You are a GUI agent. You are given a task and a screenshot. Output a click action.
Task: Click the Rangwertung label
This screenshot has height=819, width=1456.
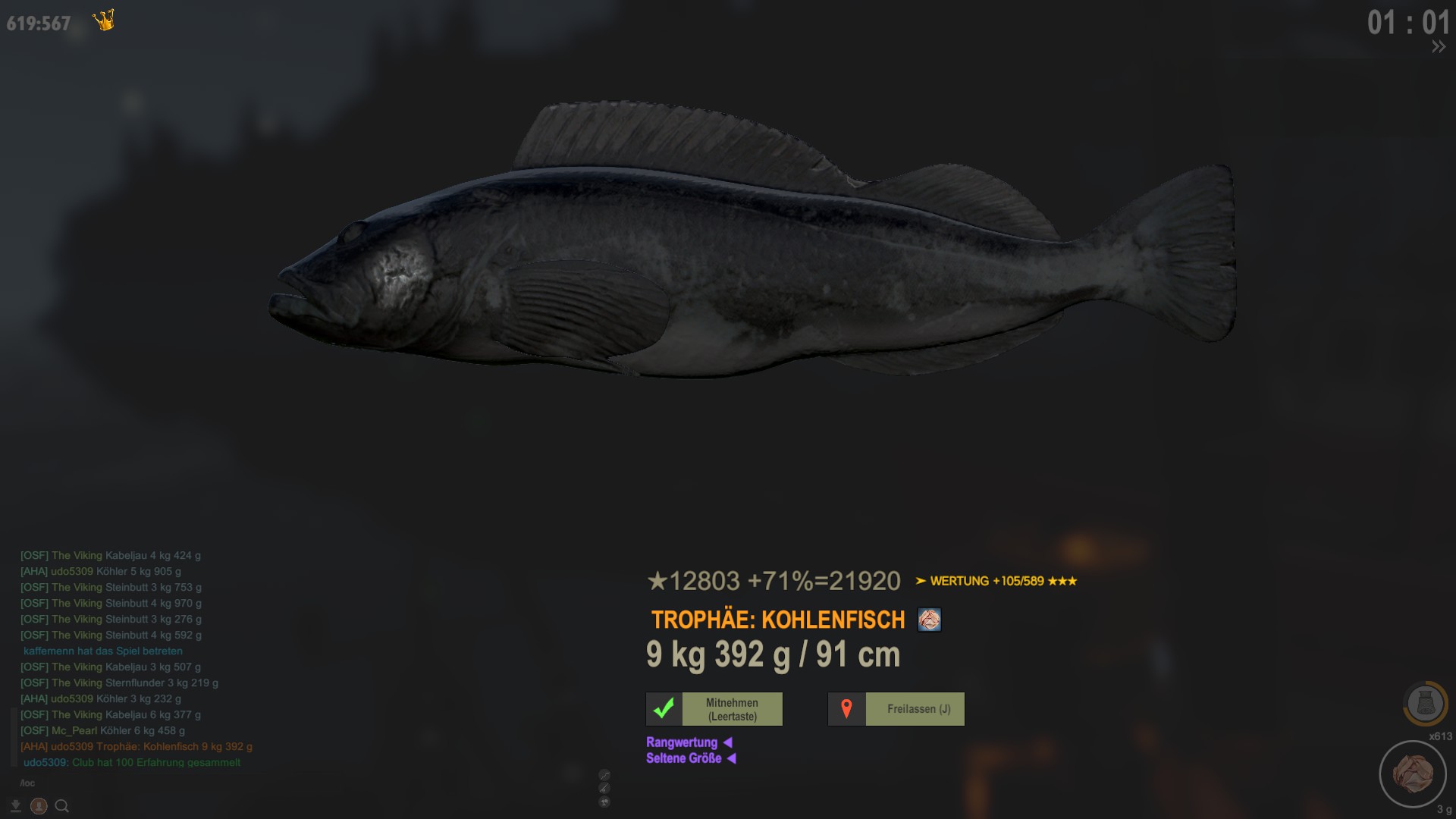click(x=682, y=742)
